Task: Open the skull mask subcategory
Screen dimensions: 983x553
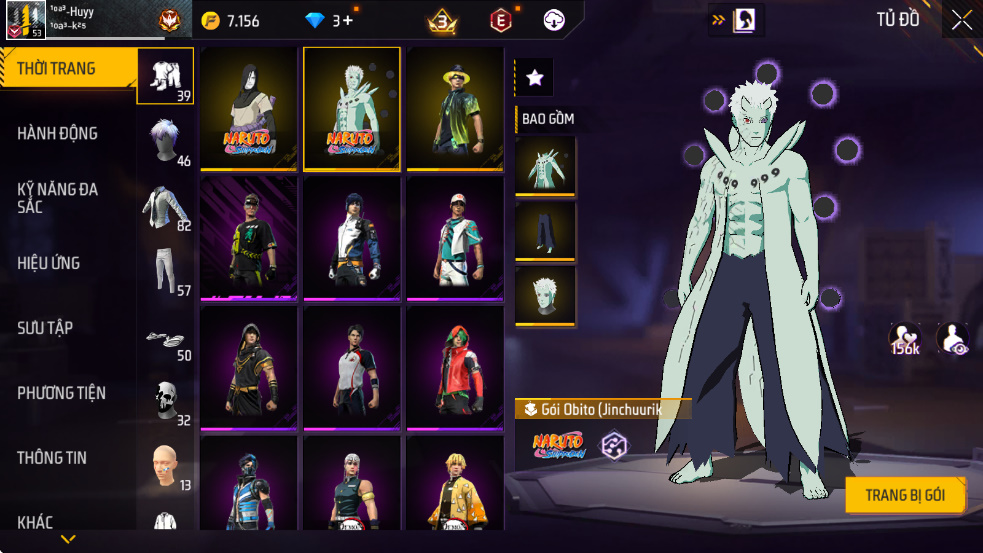Action: pos(166,399)
